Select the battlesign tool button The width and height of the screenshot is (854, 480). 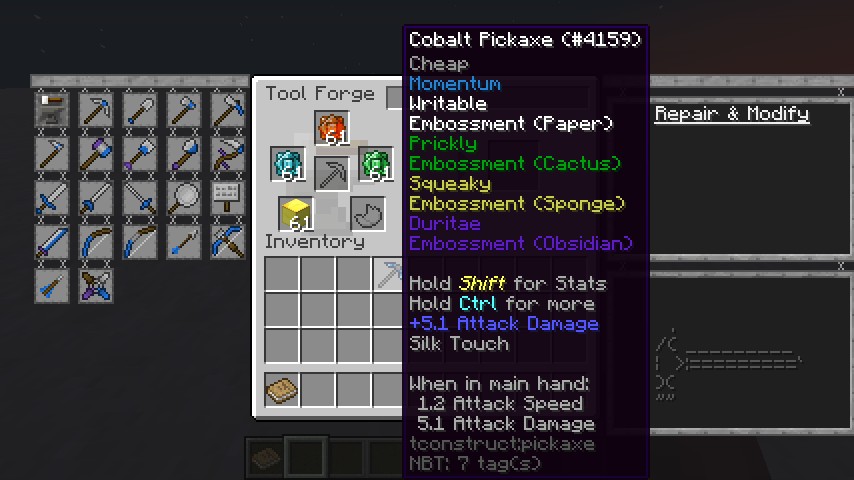coord(228,196)
